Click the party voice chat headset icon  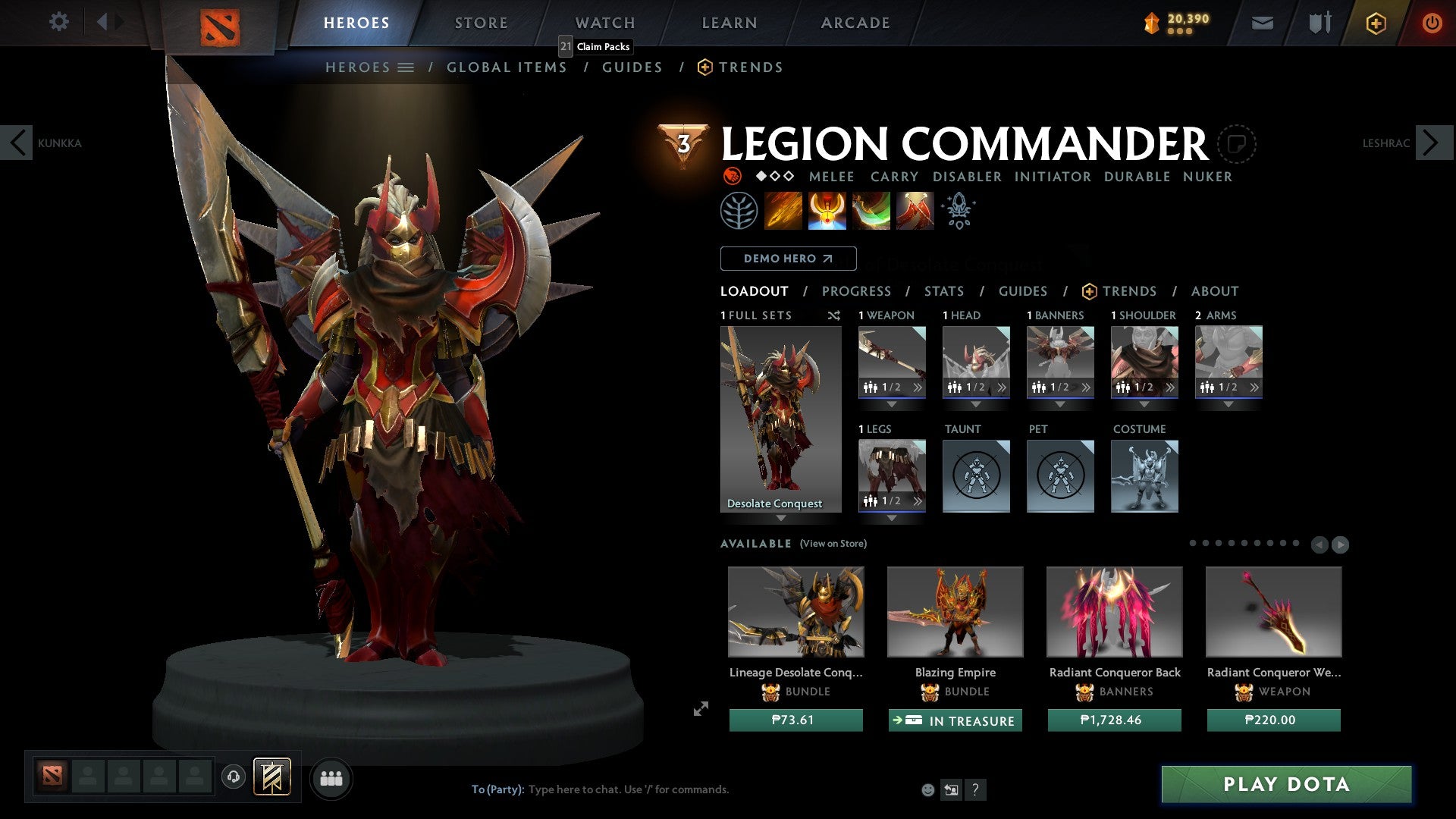pos(233,777)
